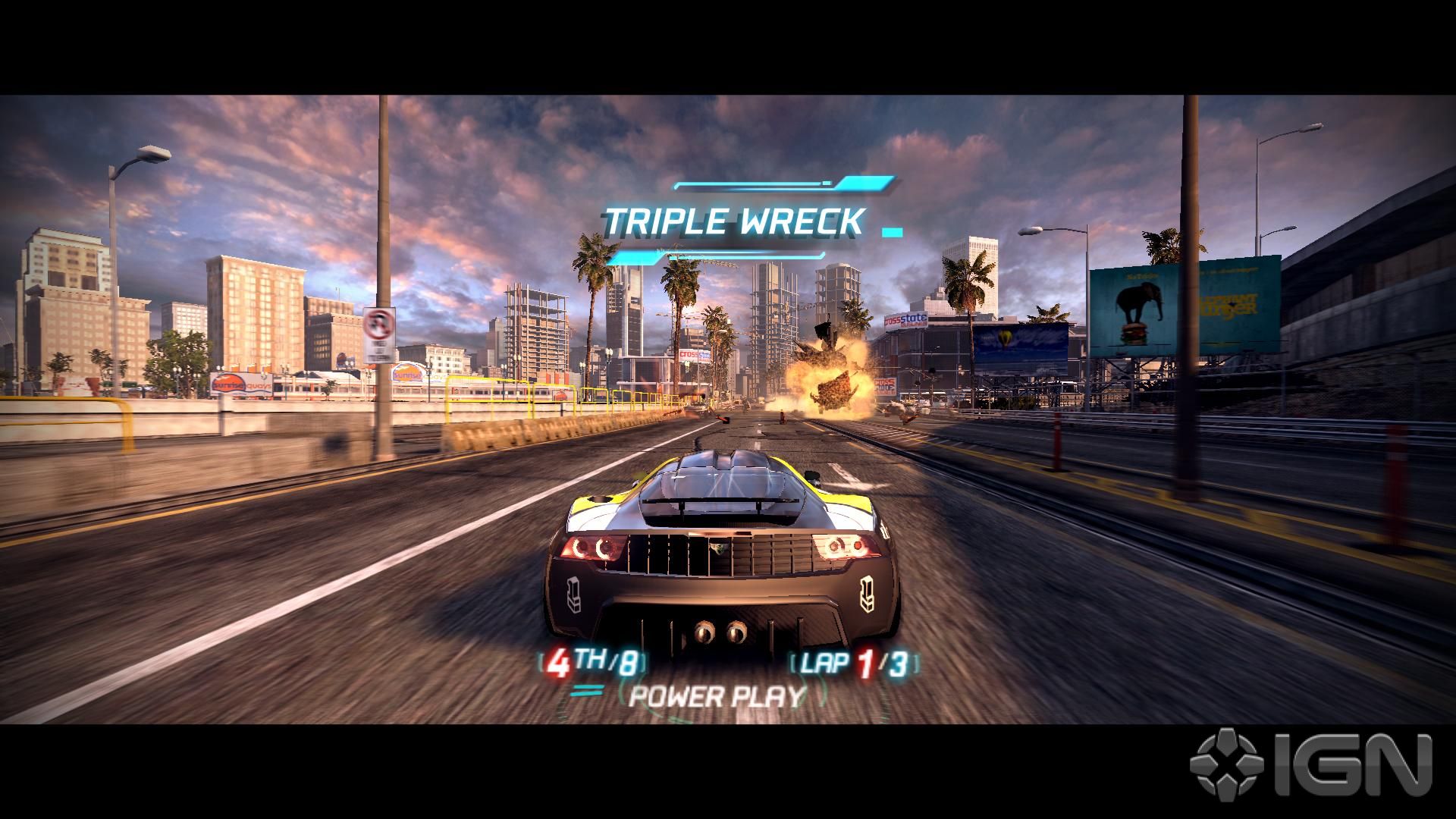
Task: Activate the Power Play indicator
Action: tap(716, 695)
